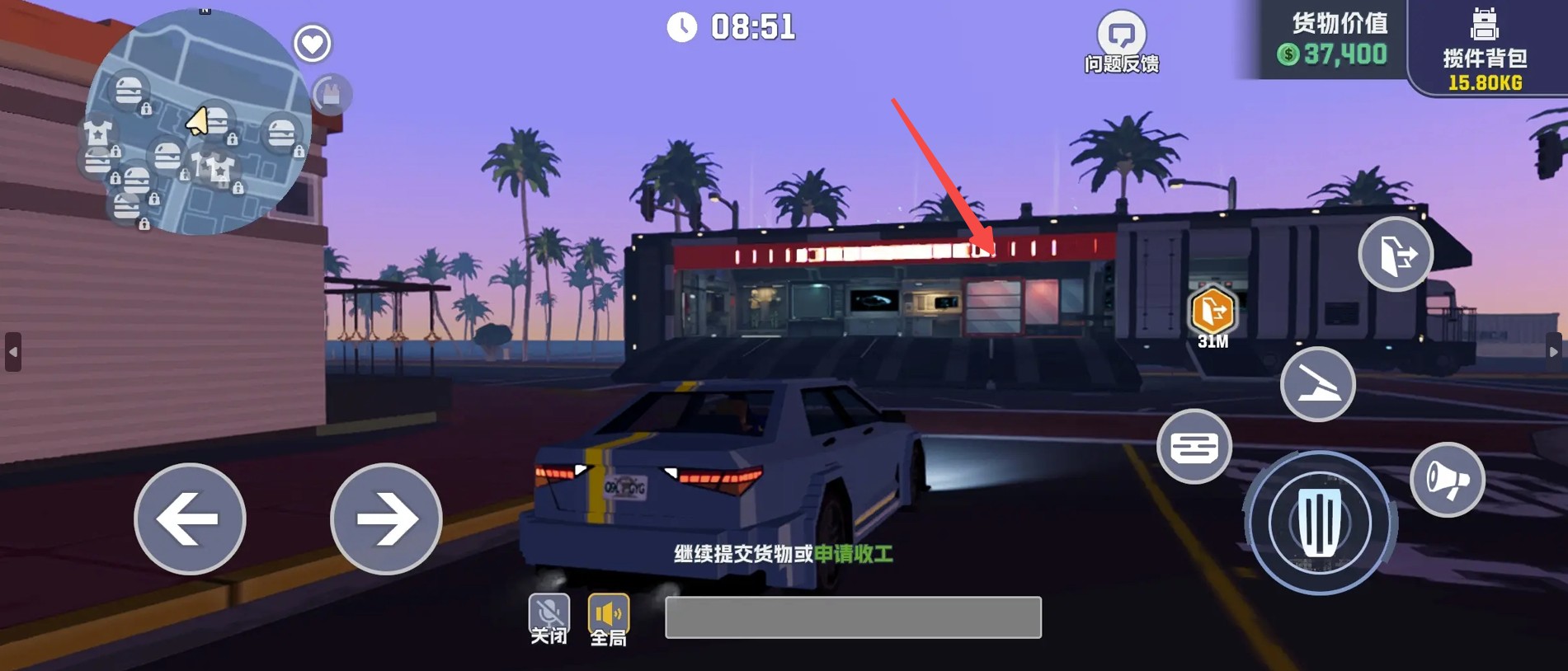Honk the megaphone horn button

pyautogui.click(x=1447, y=480)
